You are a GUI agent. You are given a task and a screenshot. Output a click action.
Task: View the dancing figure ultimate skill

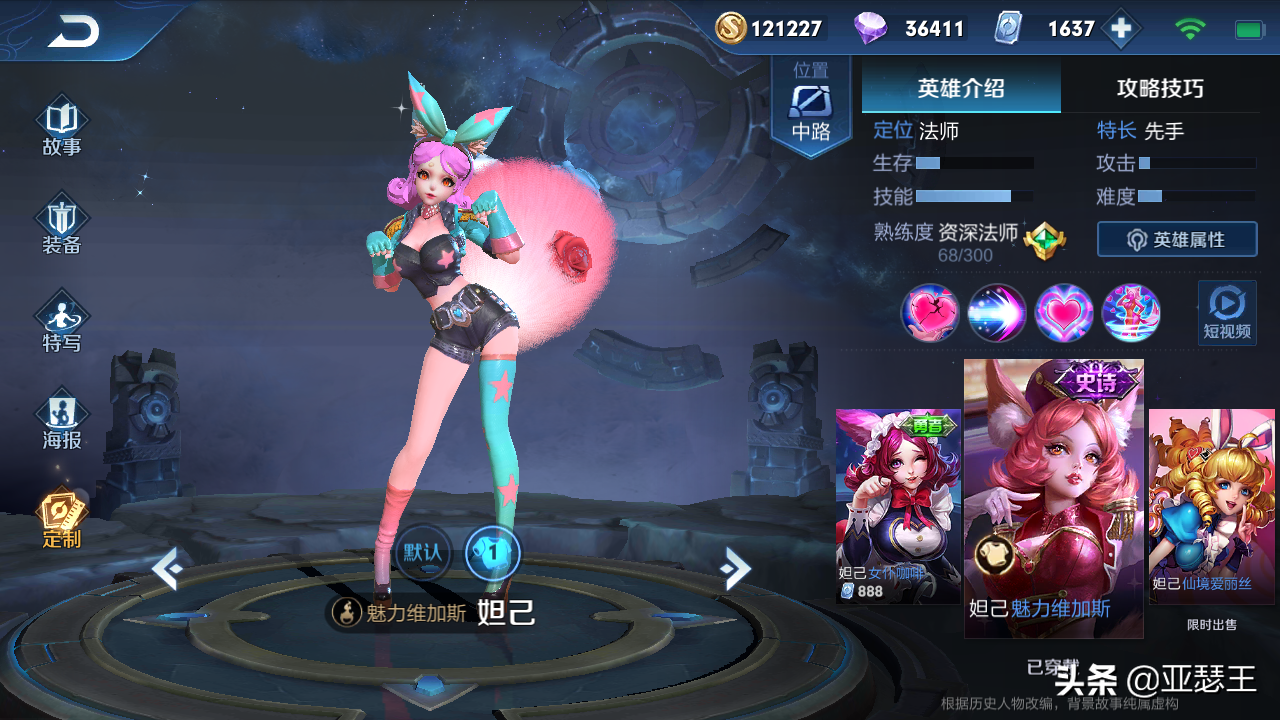point(1131,313)
